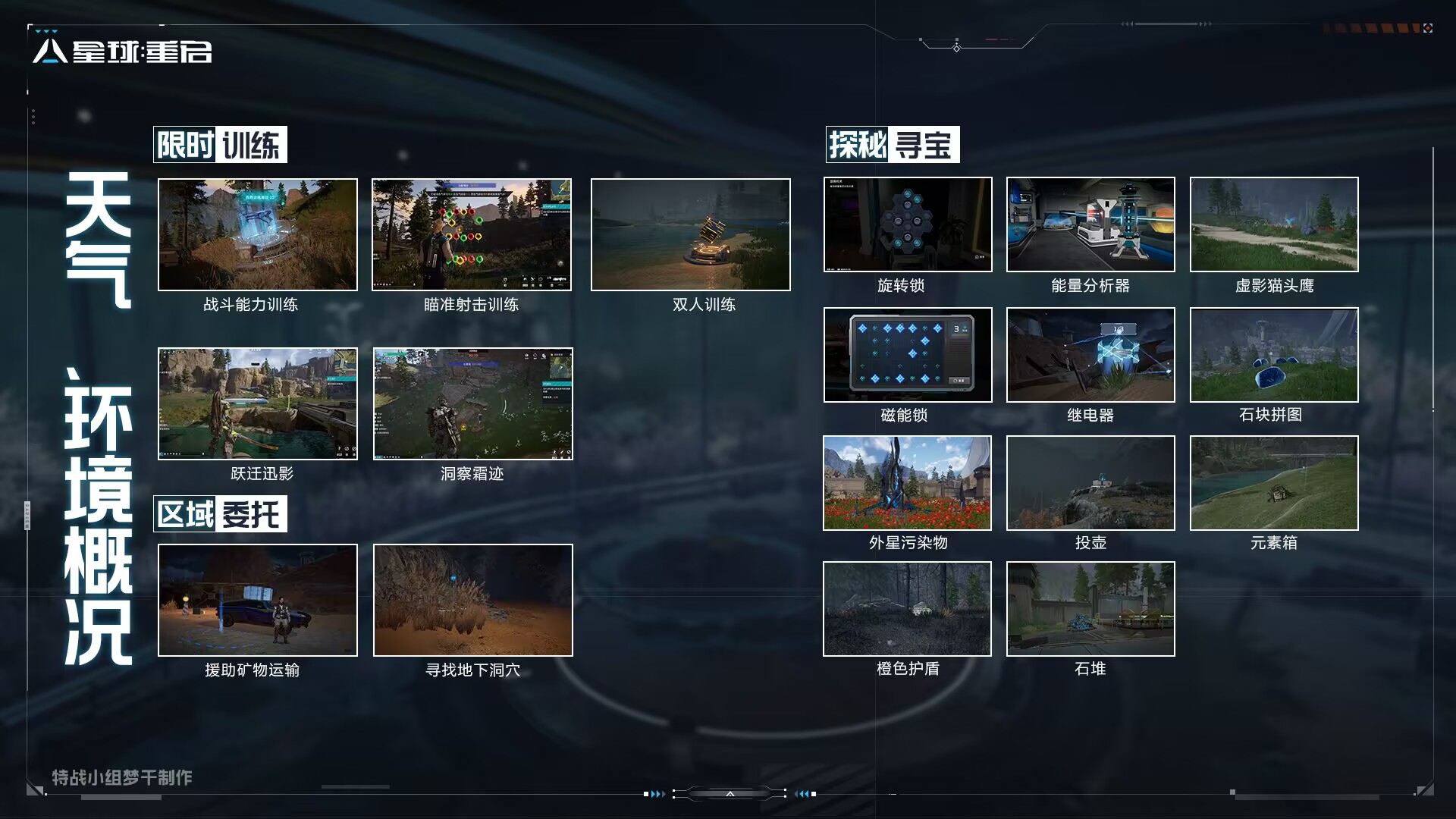View the 双人训练 thumbnail
The width and height of the screenshot is (1456, 819).
pyautogui.click(x=690, y=234)
